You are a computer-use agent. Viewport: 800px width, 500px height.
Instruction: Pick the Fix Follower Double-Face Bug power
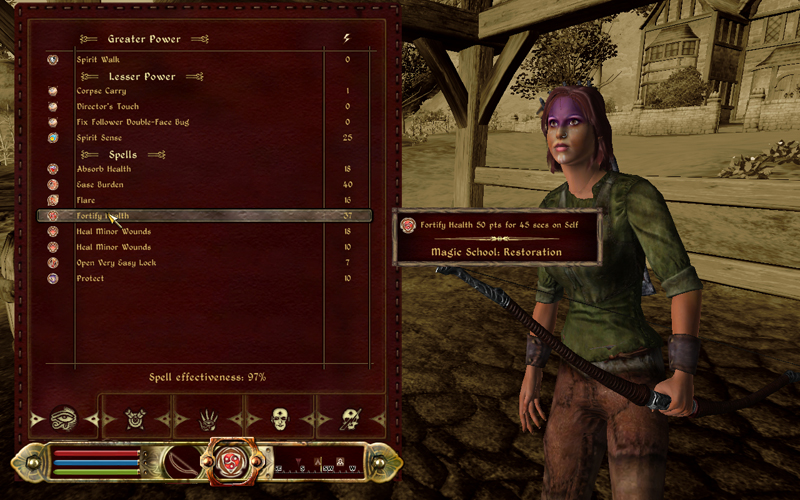point(132,122)
